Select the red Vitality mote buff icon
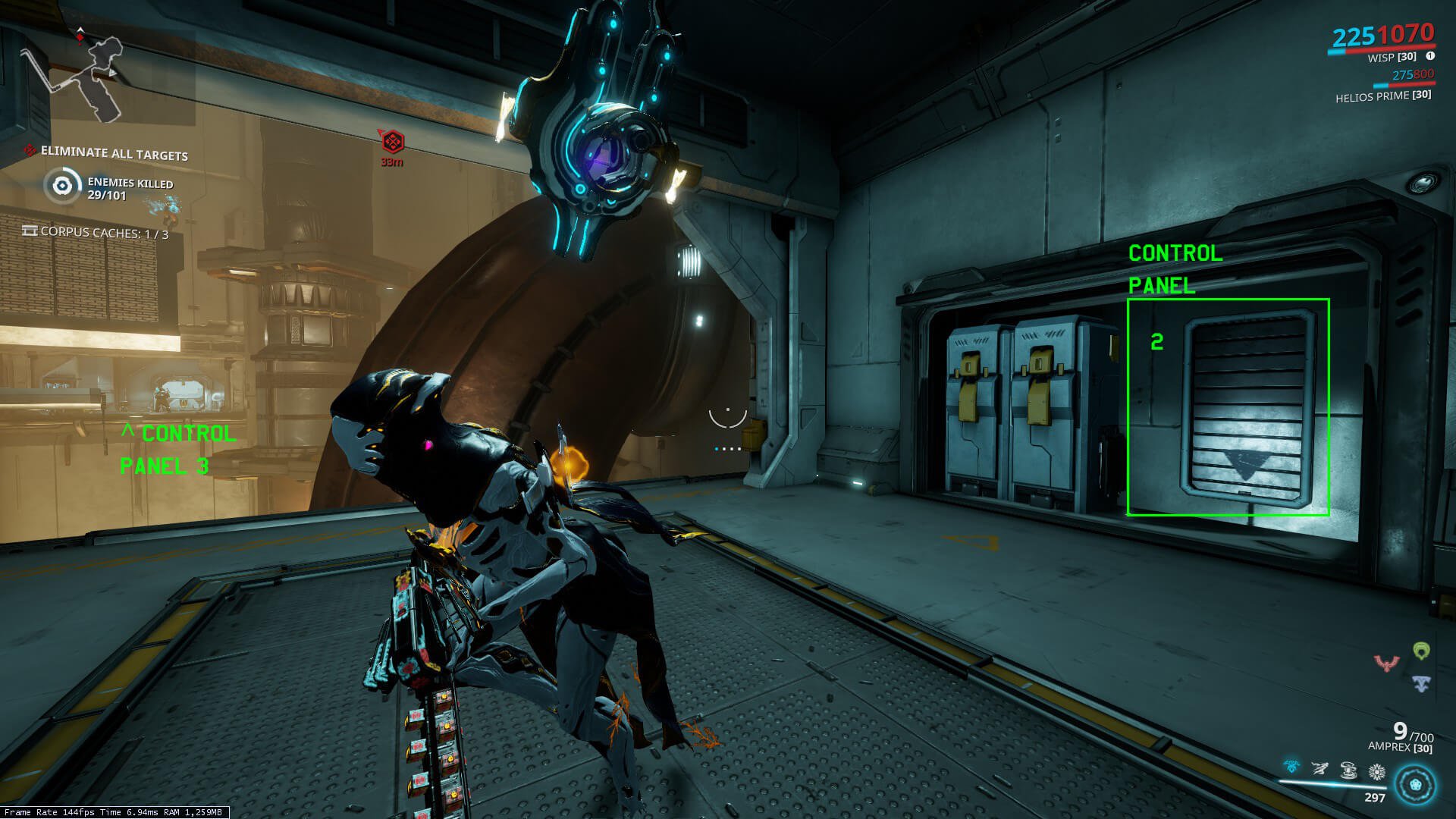The image size is (1456, 819). (x=1387, y=664)
